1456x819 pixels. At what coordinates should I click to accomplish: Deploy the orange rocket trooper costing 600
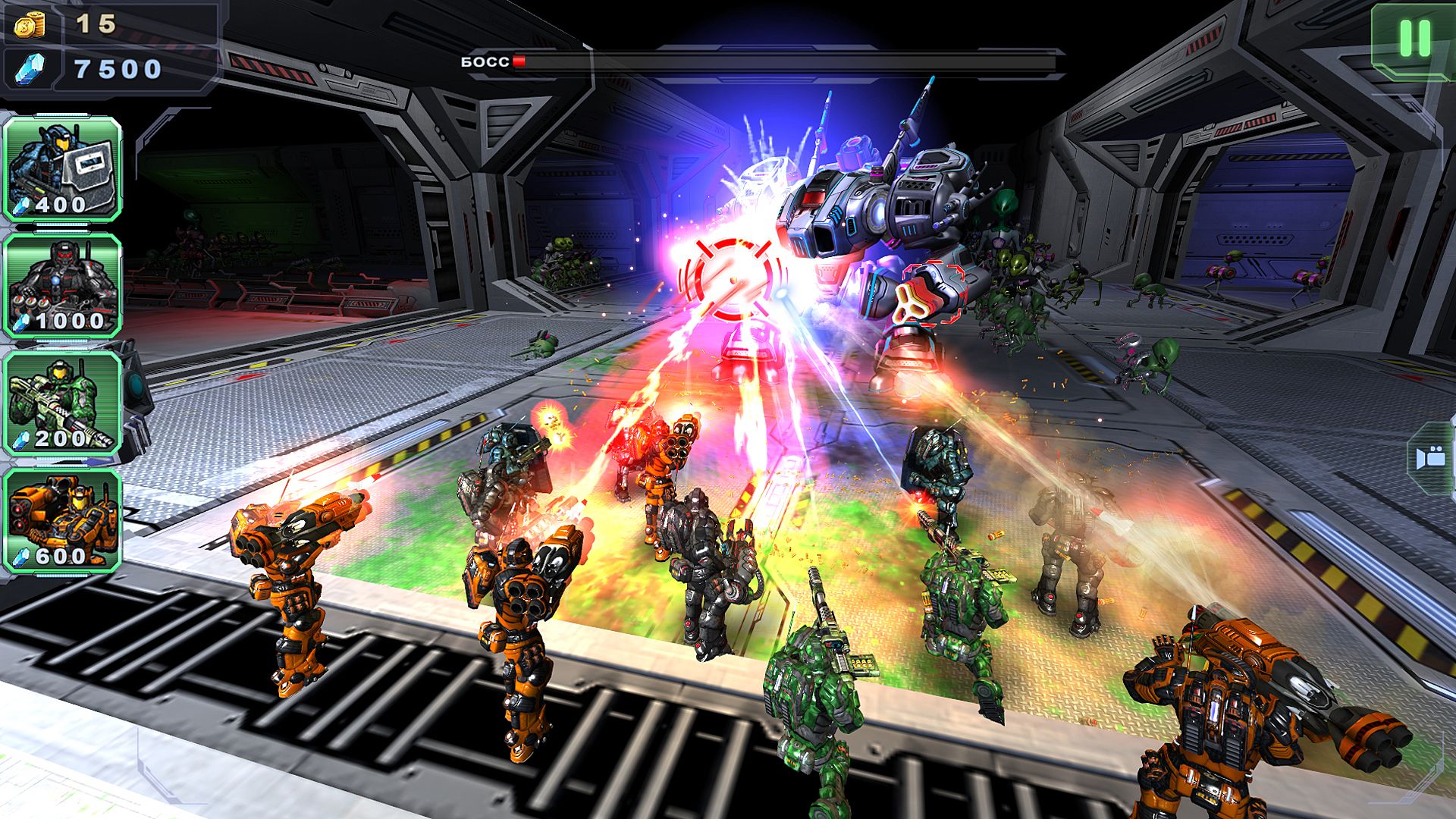pyautogui.click(x=63, y=521)
